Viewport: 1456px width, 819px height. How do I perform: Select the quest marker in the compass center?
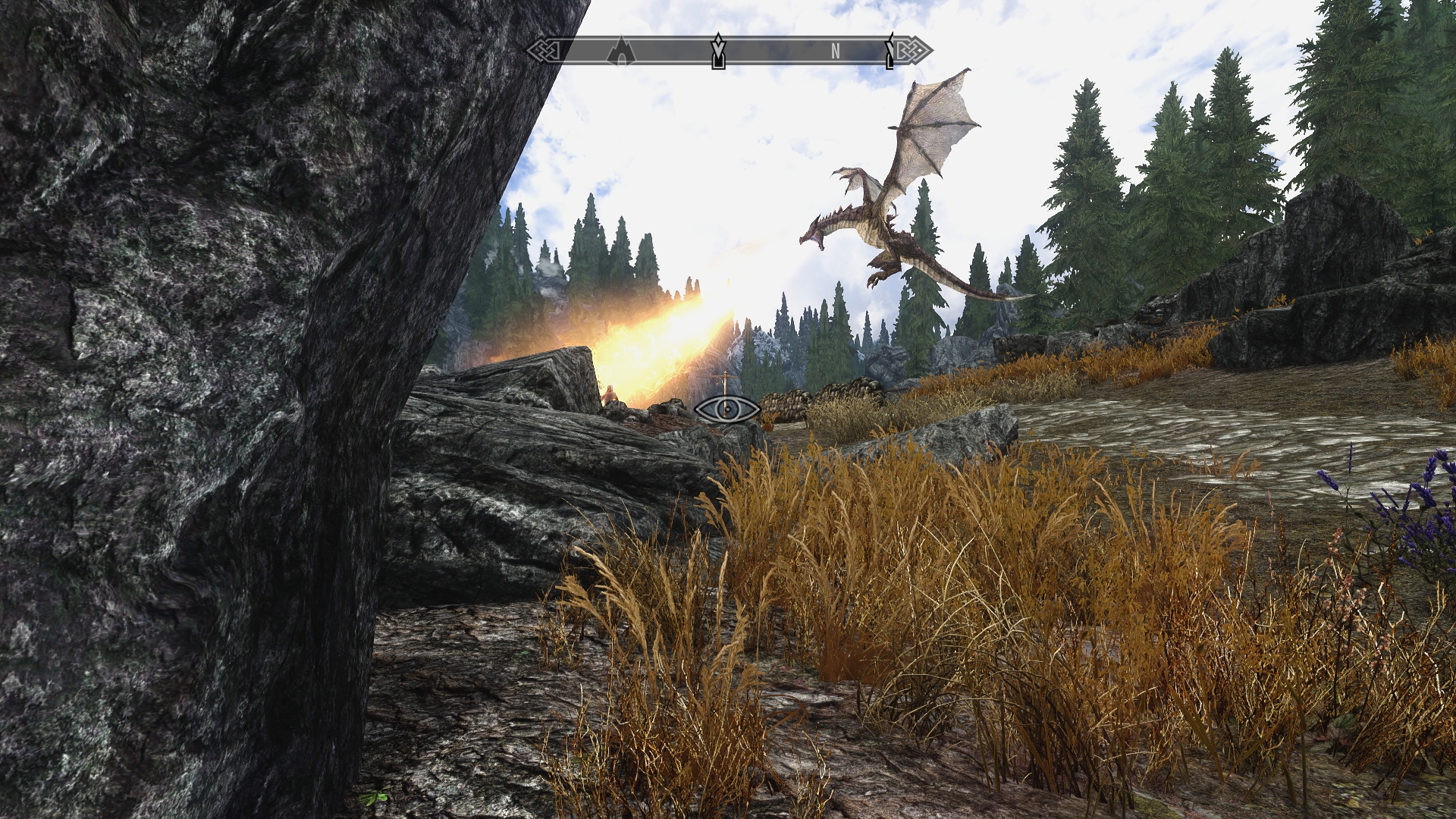click(x=717, y=52)
